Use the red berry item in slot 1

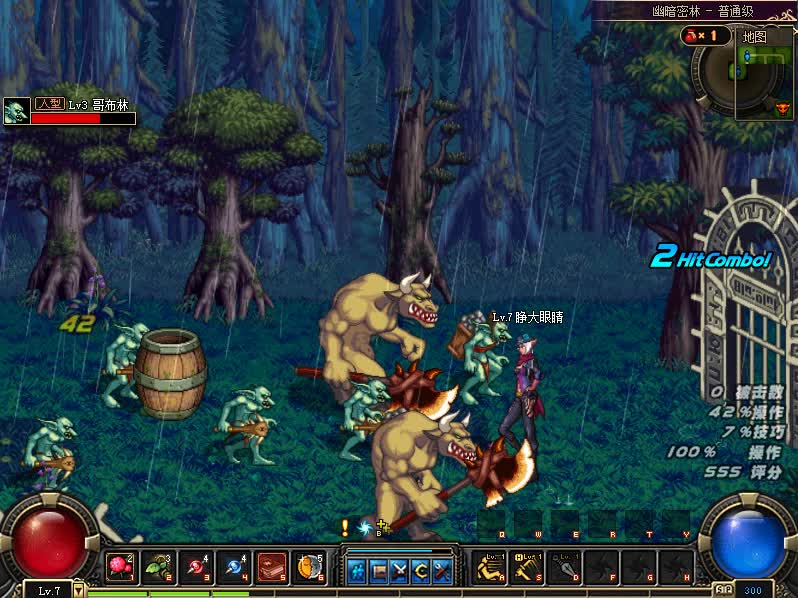[120, 568]
